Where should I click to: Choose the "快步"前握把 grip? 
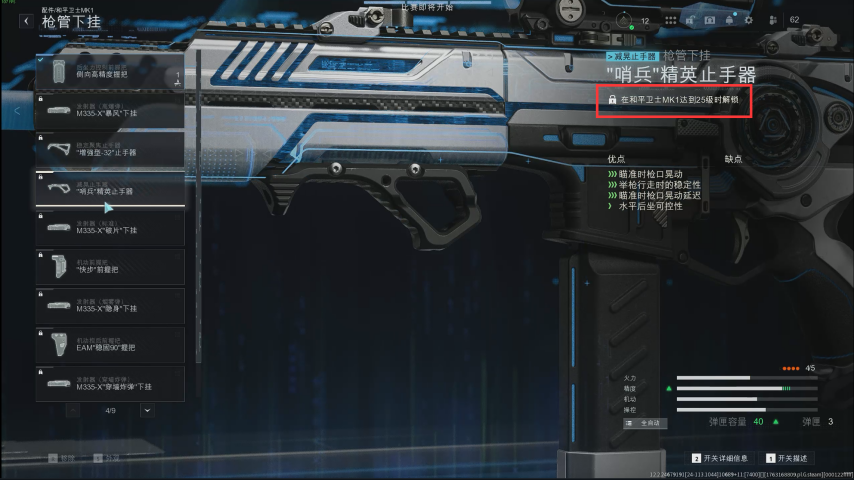click(110, 266)
